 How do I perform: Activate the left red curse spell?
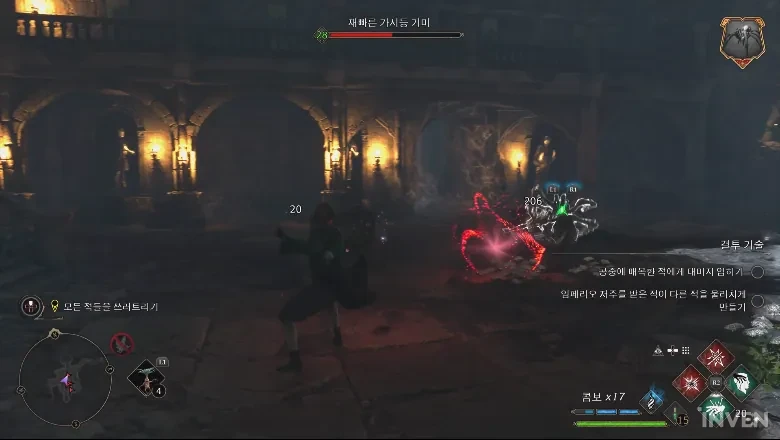pyautogui.click(x=691, y=383)
